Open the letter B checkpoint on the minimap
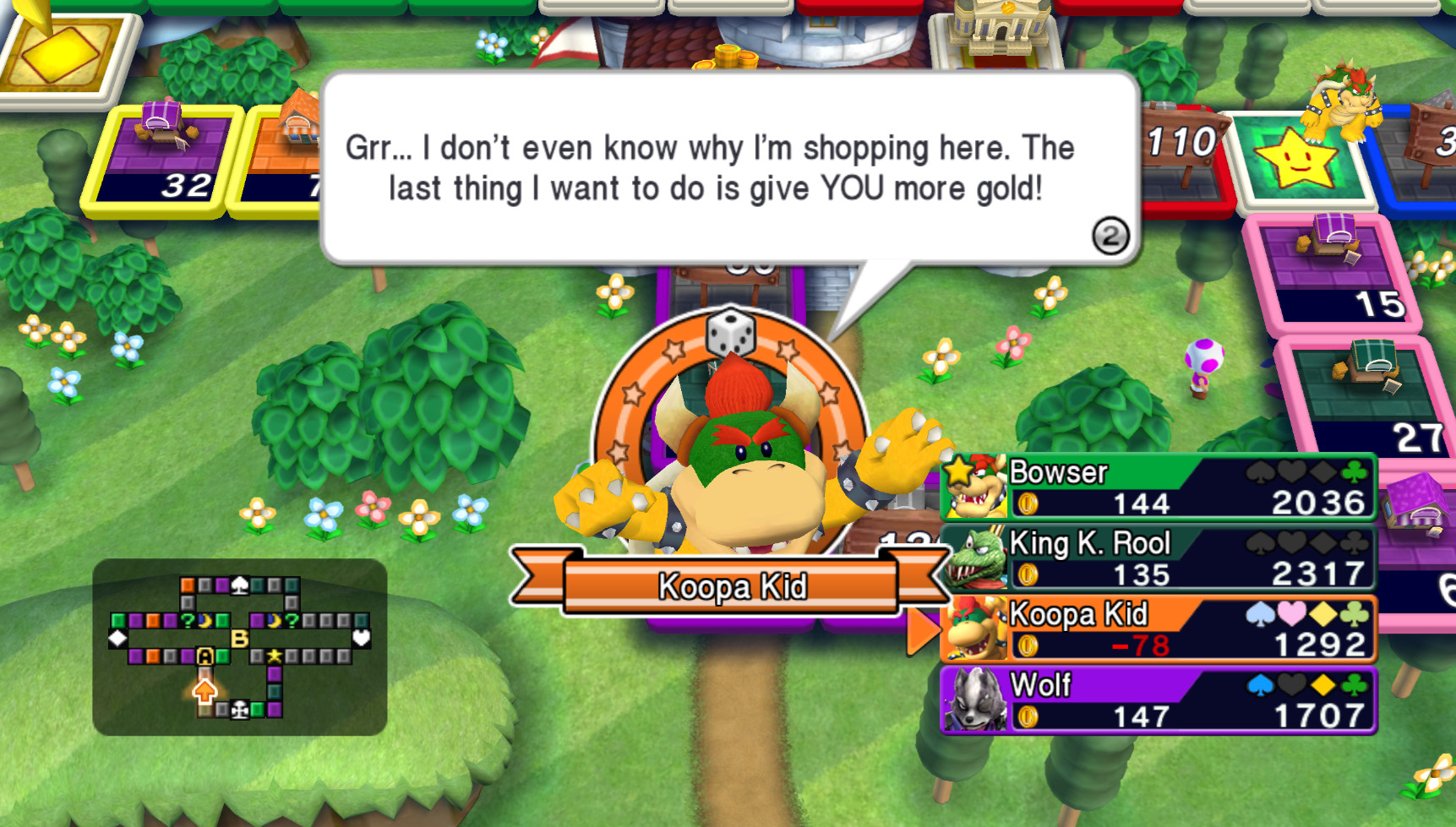The width and height of the screenshot is (1456, 827). (239, 638)
